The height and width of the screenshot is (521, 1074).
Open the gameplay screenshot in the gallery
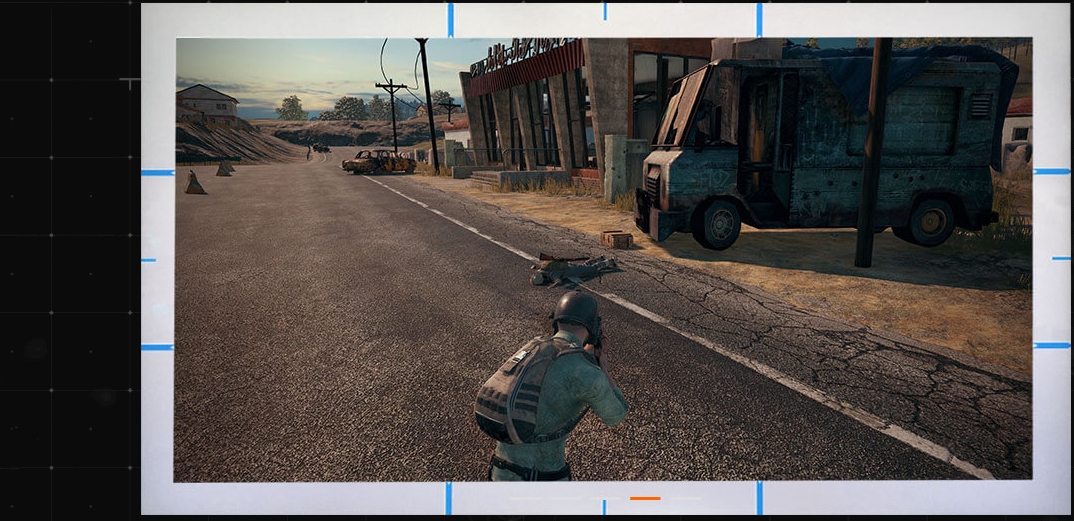603,259
